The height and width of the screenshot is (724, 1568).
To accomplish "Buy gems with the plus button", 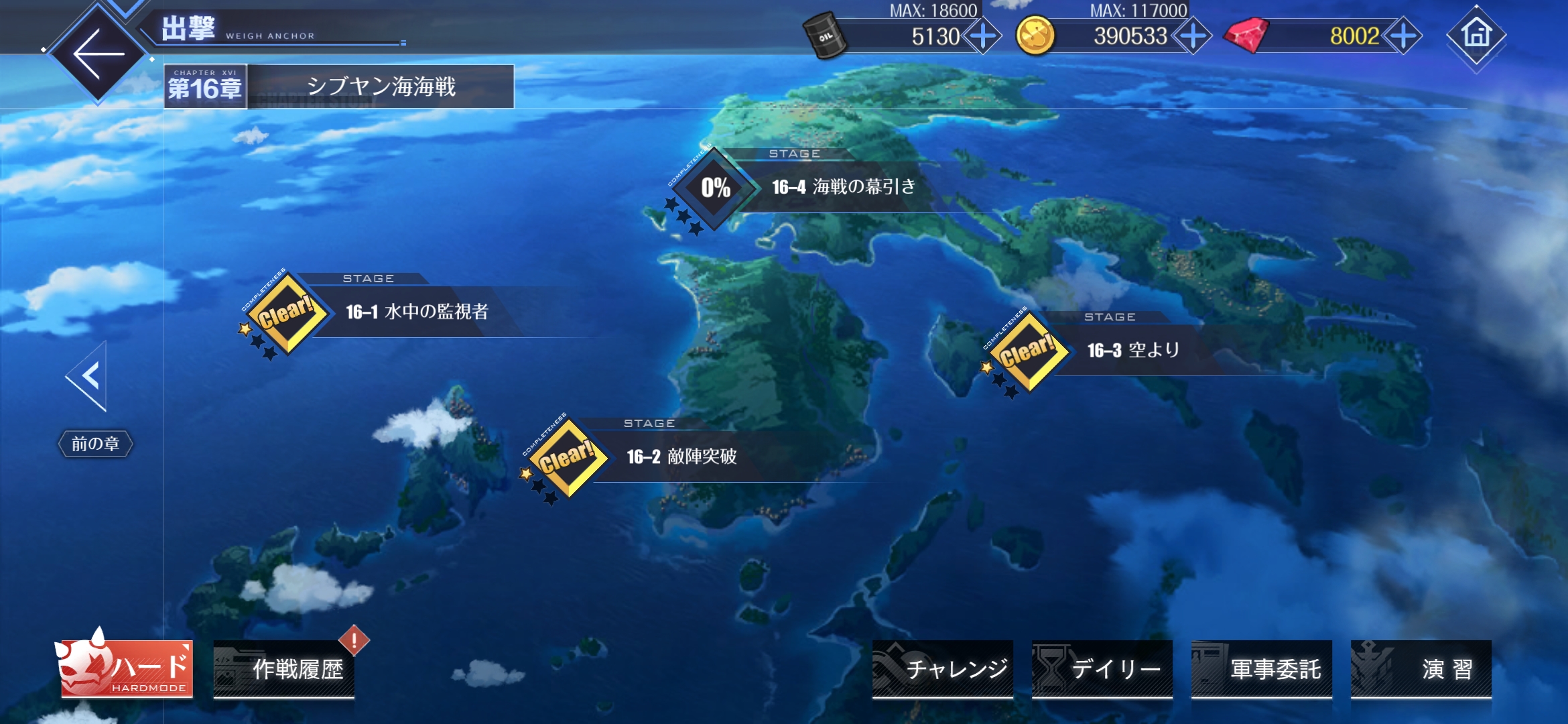I will (x=1403, y=36).
